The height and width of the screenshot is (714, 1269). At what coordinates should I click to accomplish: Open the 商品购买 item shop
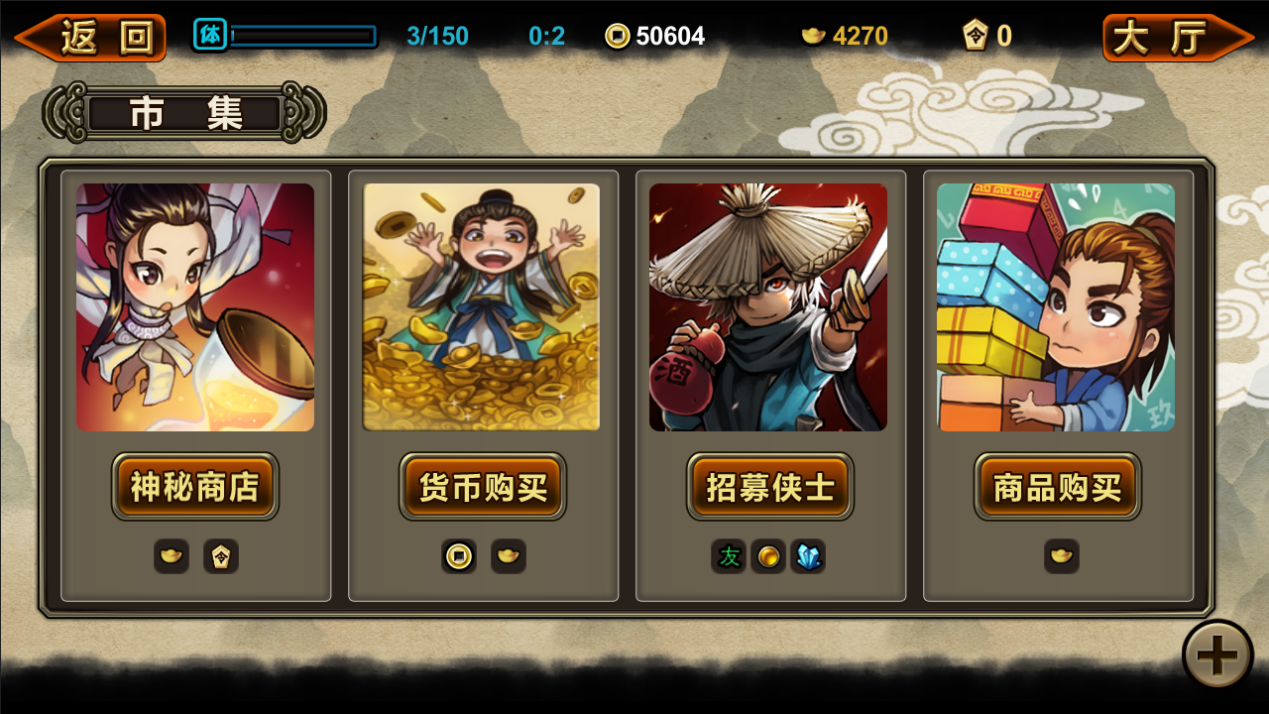pyautogui.click(x=1057, y=487)
